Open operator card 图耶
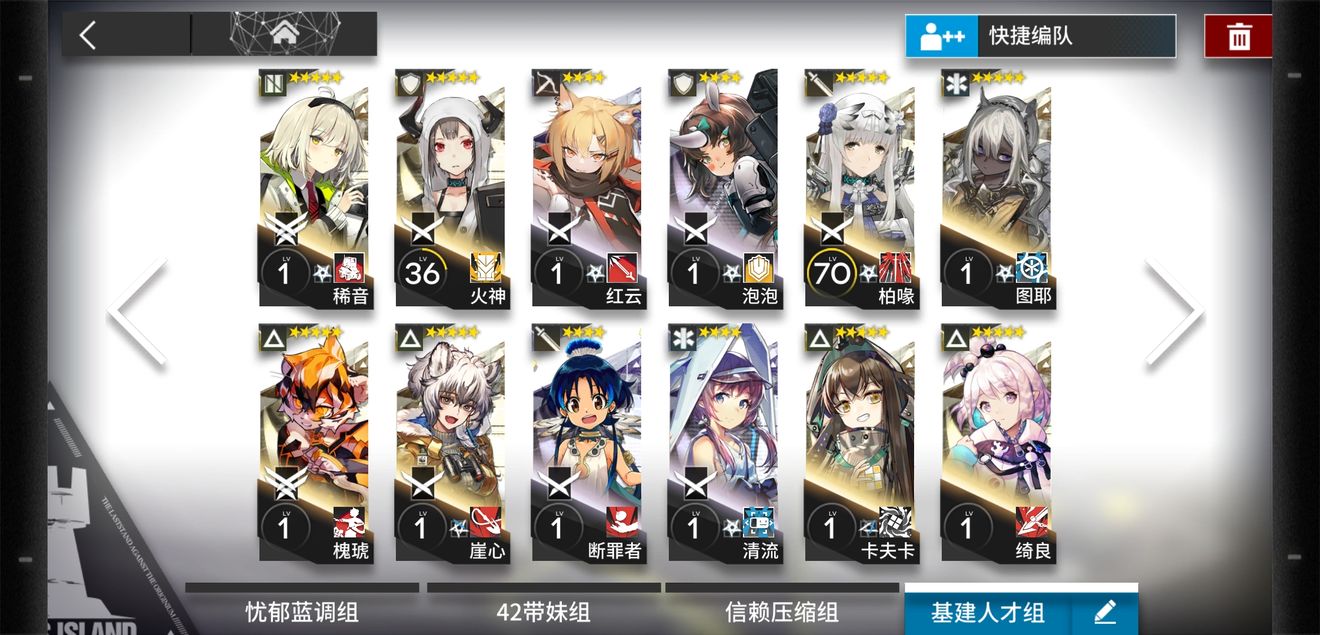Image resolution: width=1320 pixels, height=635 pixels. click(996, 190)
